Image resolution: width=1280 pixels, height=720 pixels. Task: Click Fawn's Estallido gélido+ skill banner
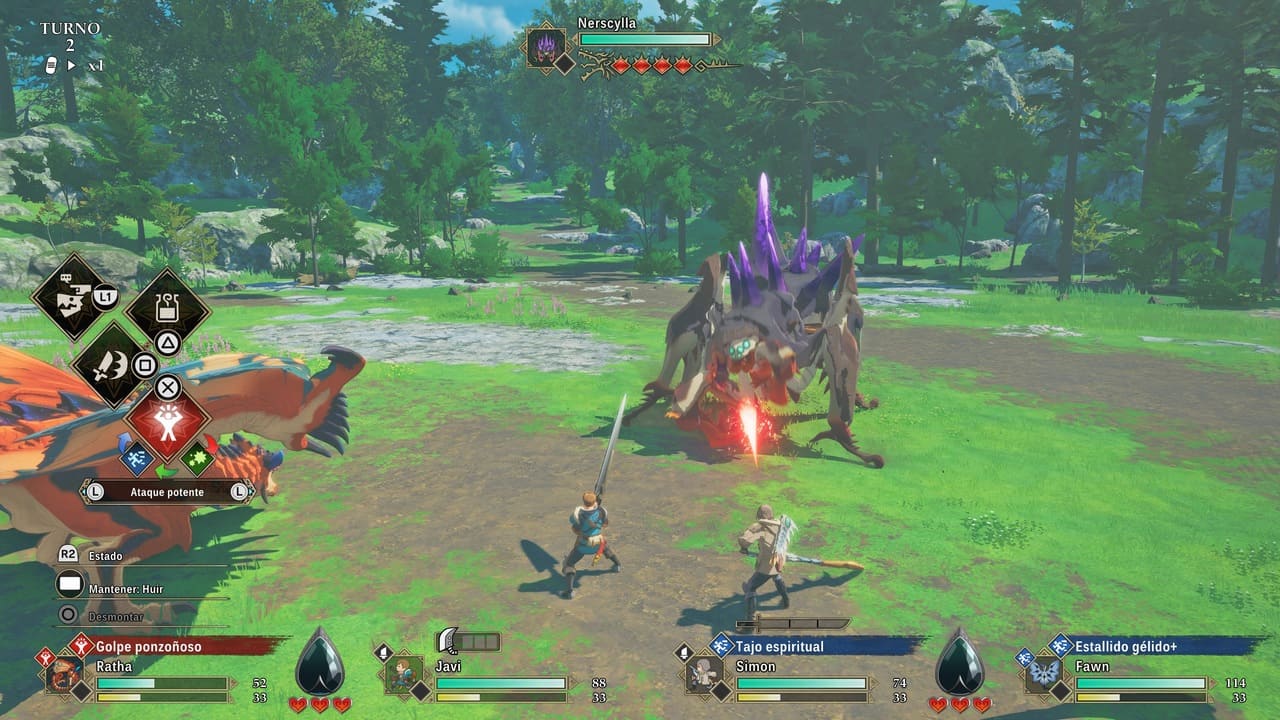pos(1127,646)
